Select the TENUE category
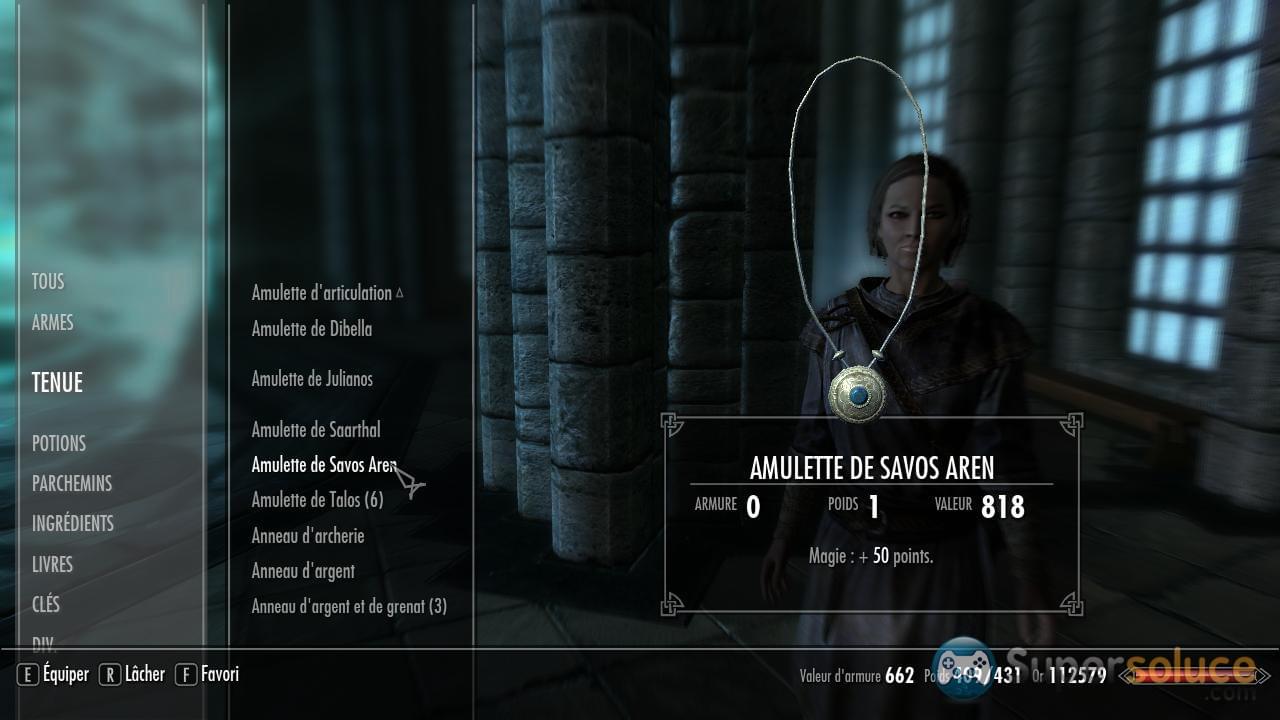The height and width of the screenshot is (720, 1280). point(57,382)
